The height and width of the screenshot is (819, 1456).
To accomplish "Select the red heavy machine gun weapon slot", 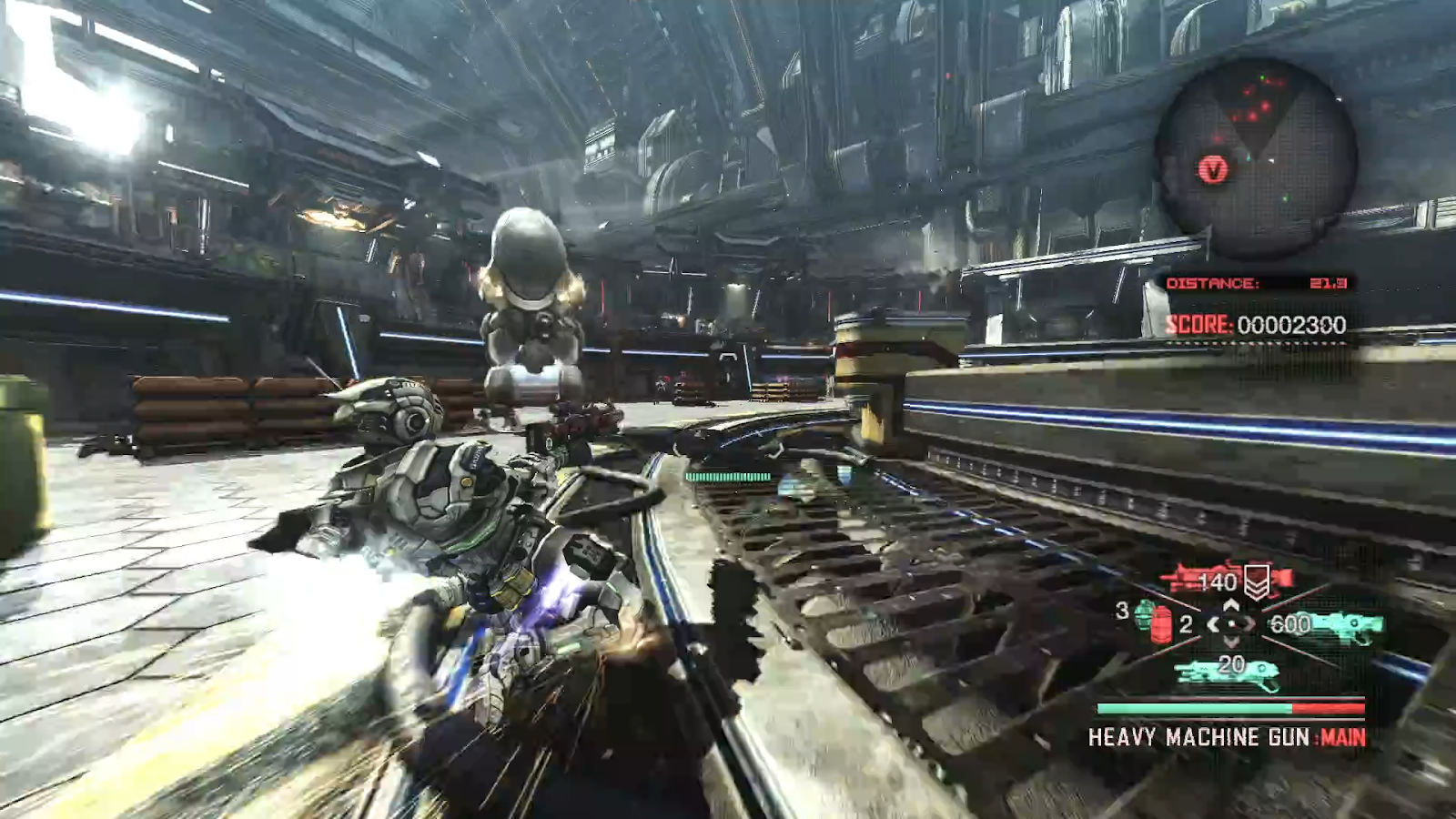I will (x=1201, y=580).
